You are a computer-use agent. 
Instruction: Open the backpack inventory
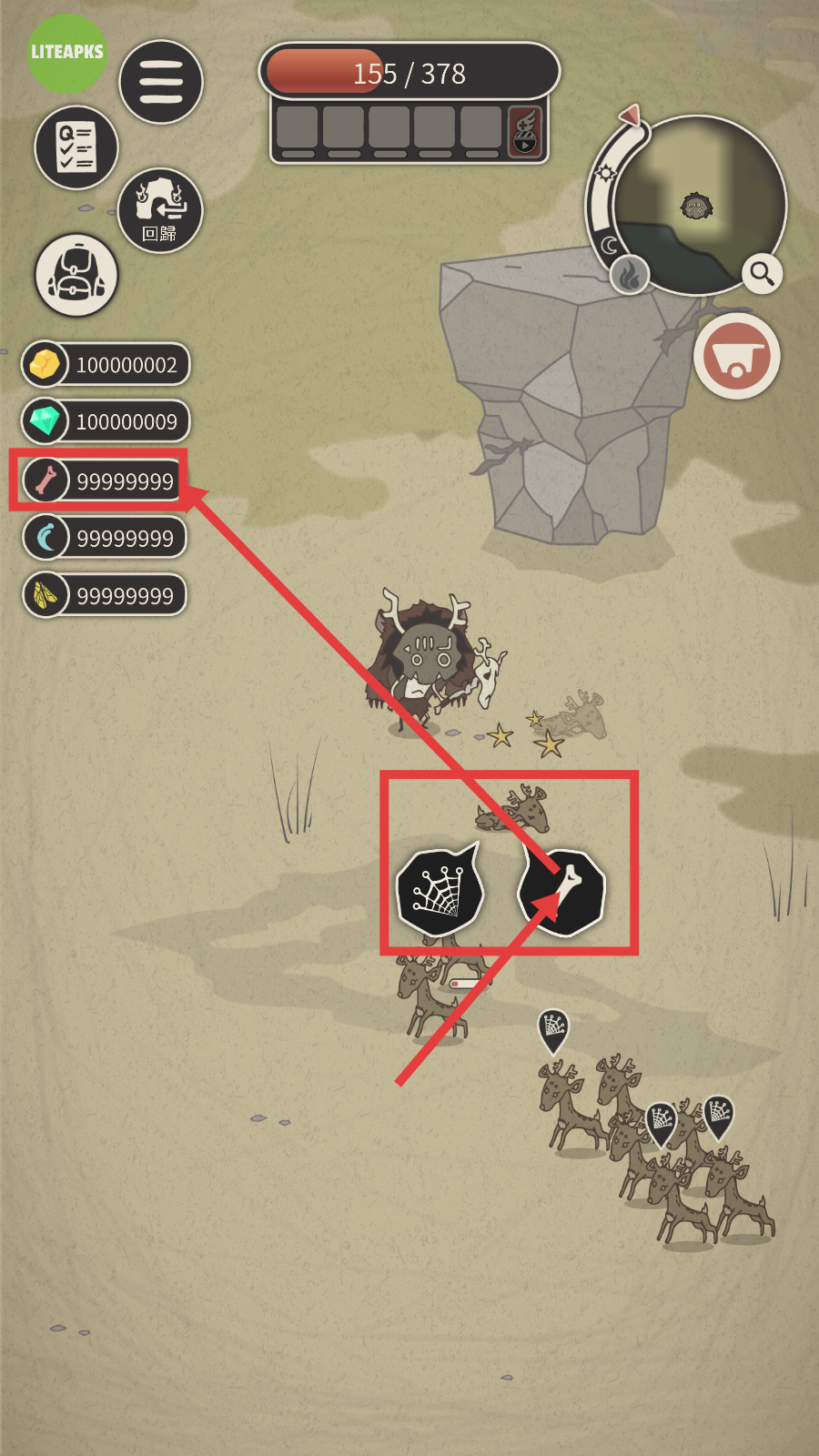76,275
